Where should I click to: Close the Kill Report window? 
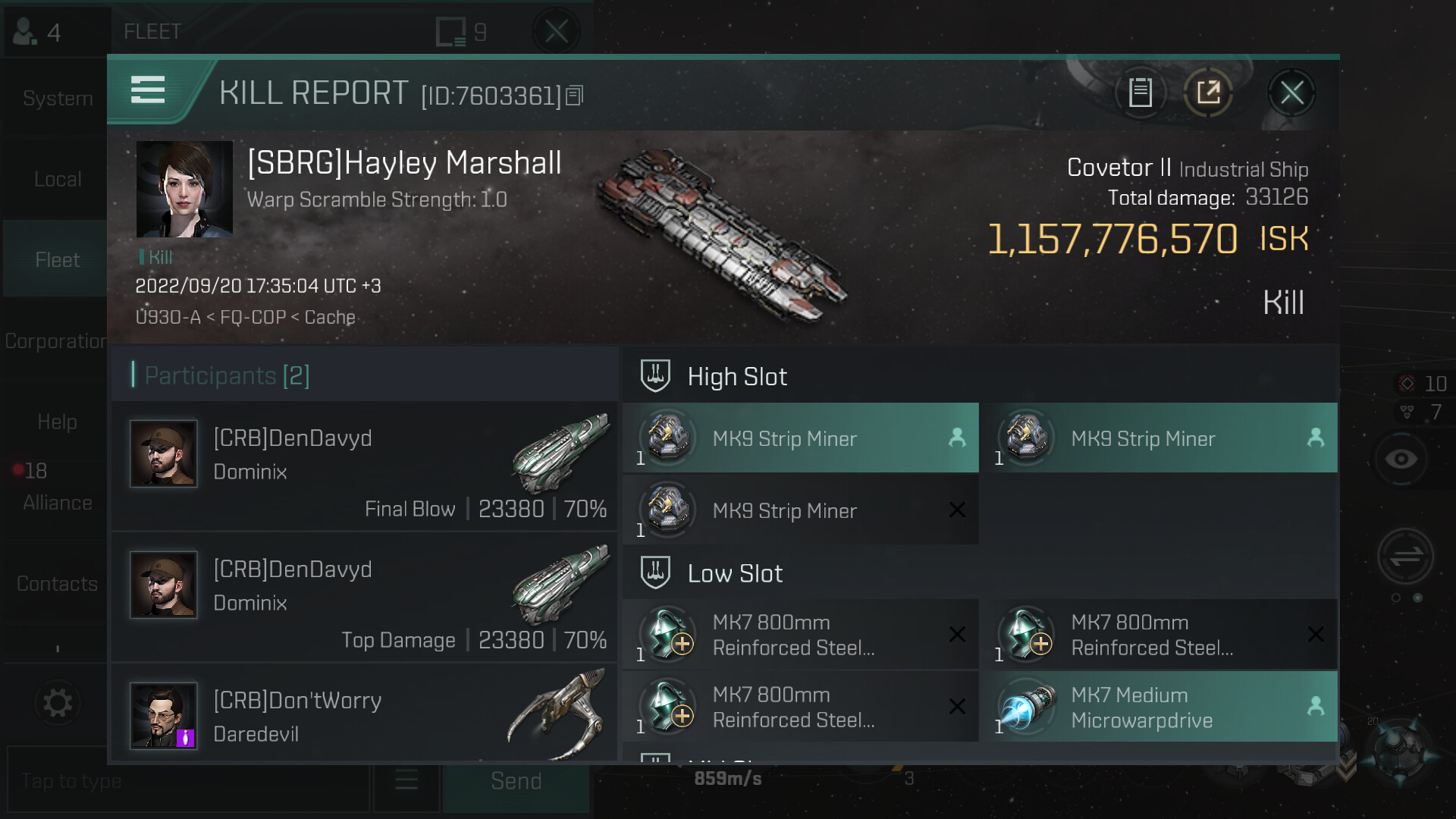coord(1291,93)
